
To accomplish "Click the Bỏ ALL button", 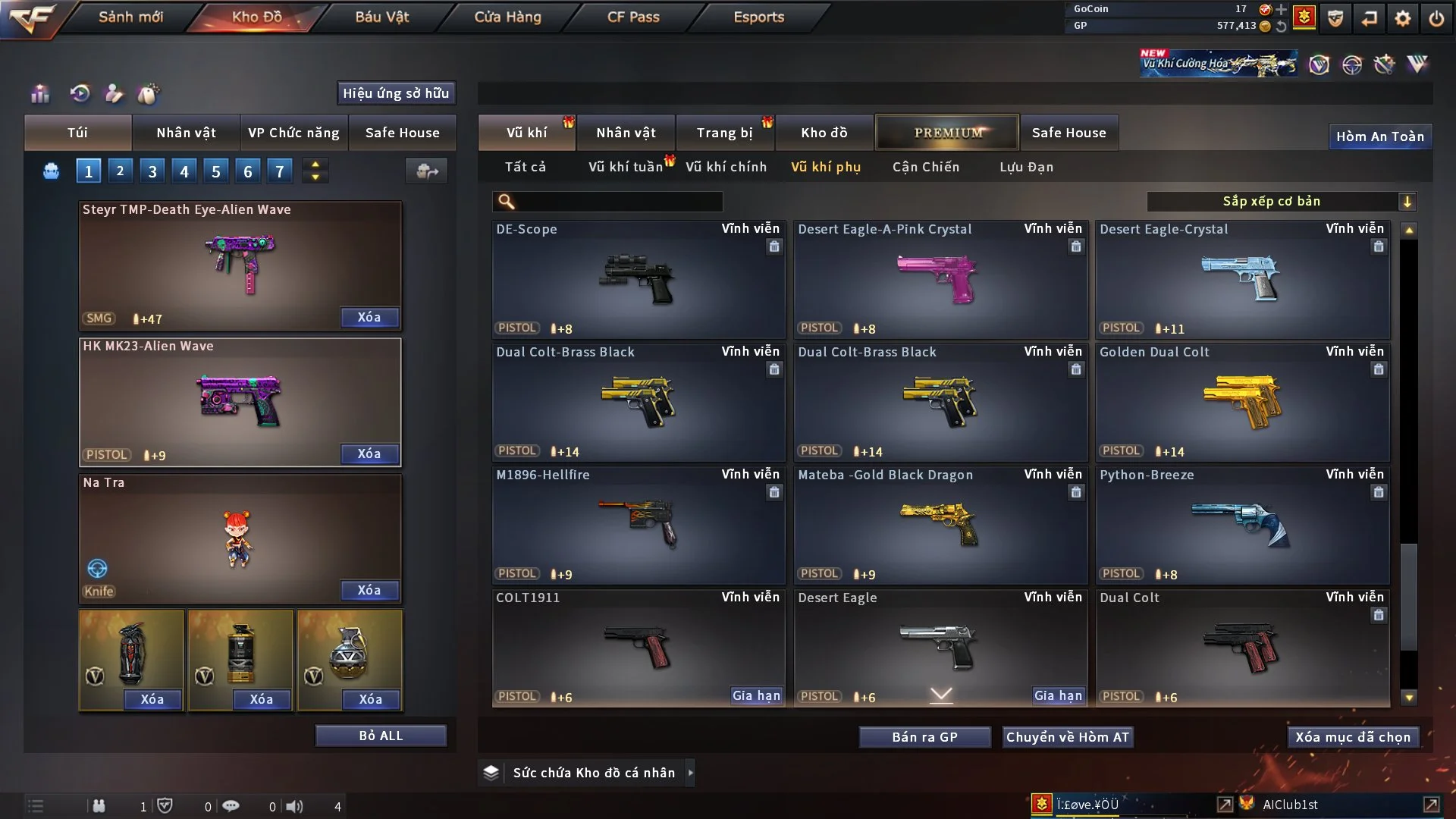I will pos(381,736).
